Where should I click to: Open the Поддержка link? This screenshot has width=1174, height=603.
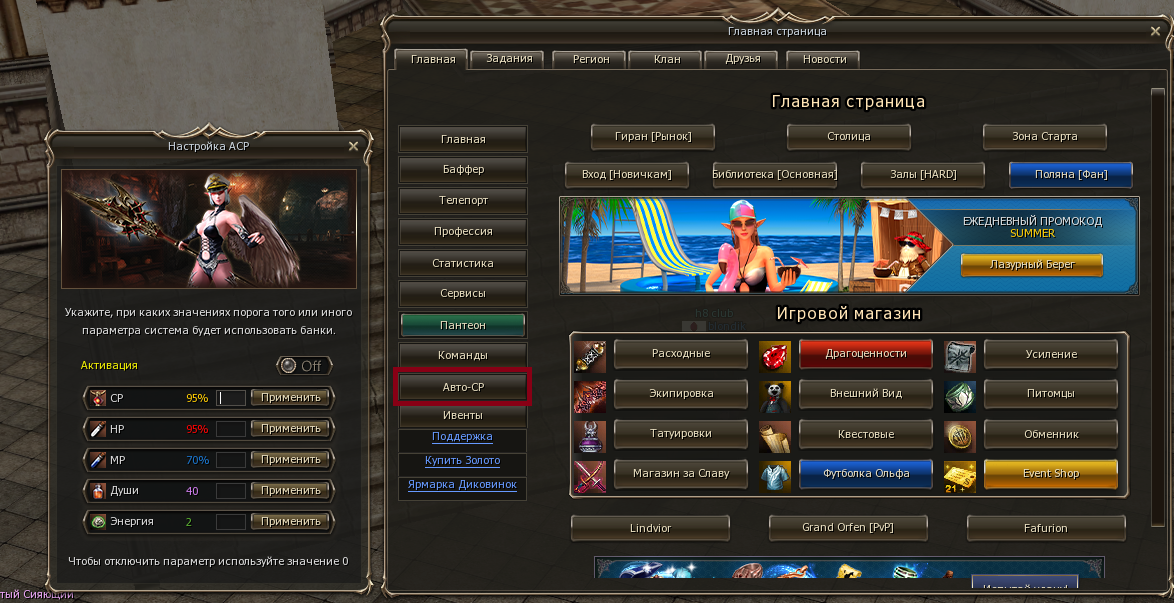tap(462, 437)
